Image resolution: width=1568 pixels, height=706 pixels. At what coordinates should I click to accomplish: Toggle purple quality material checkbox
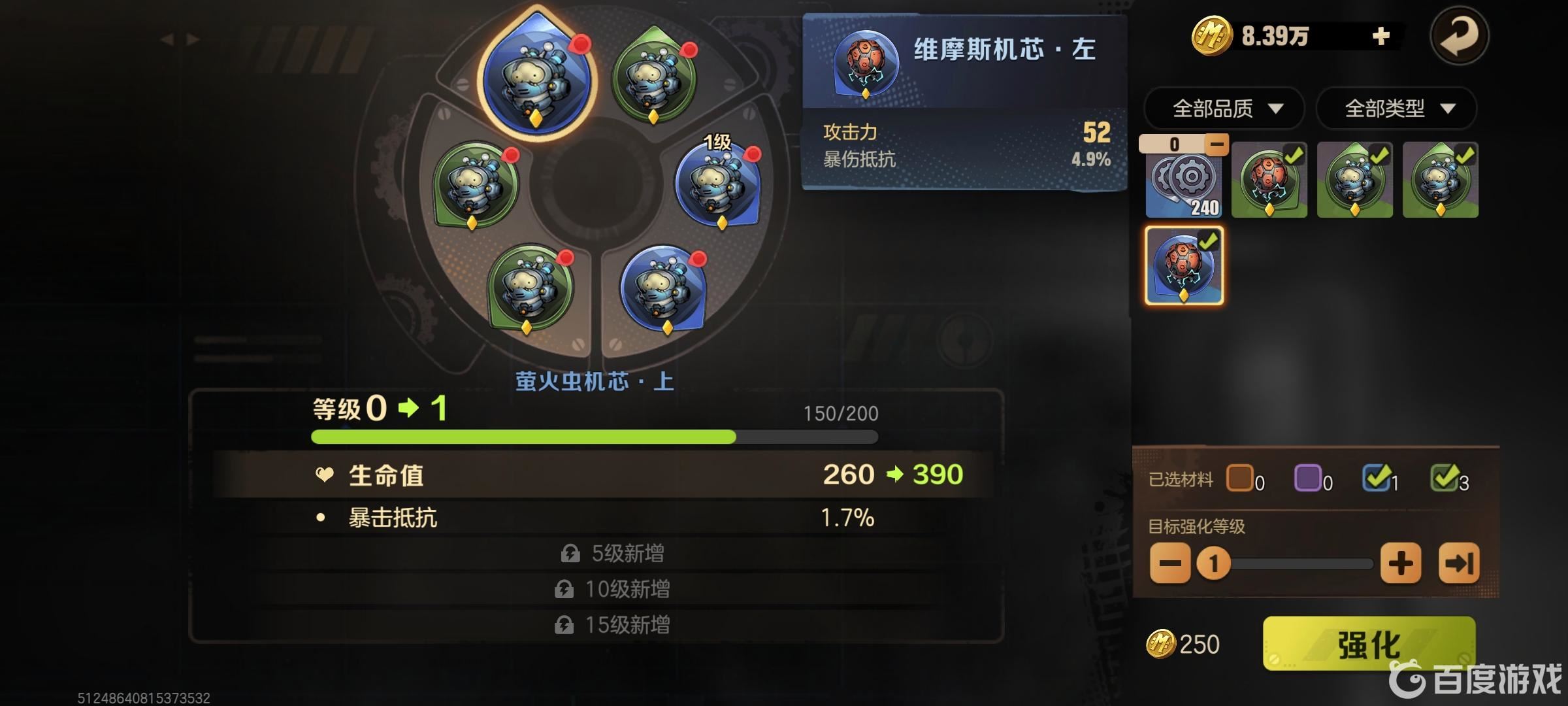[1307, 478]
